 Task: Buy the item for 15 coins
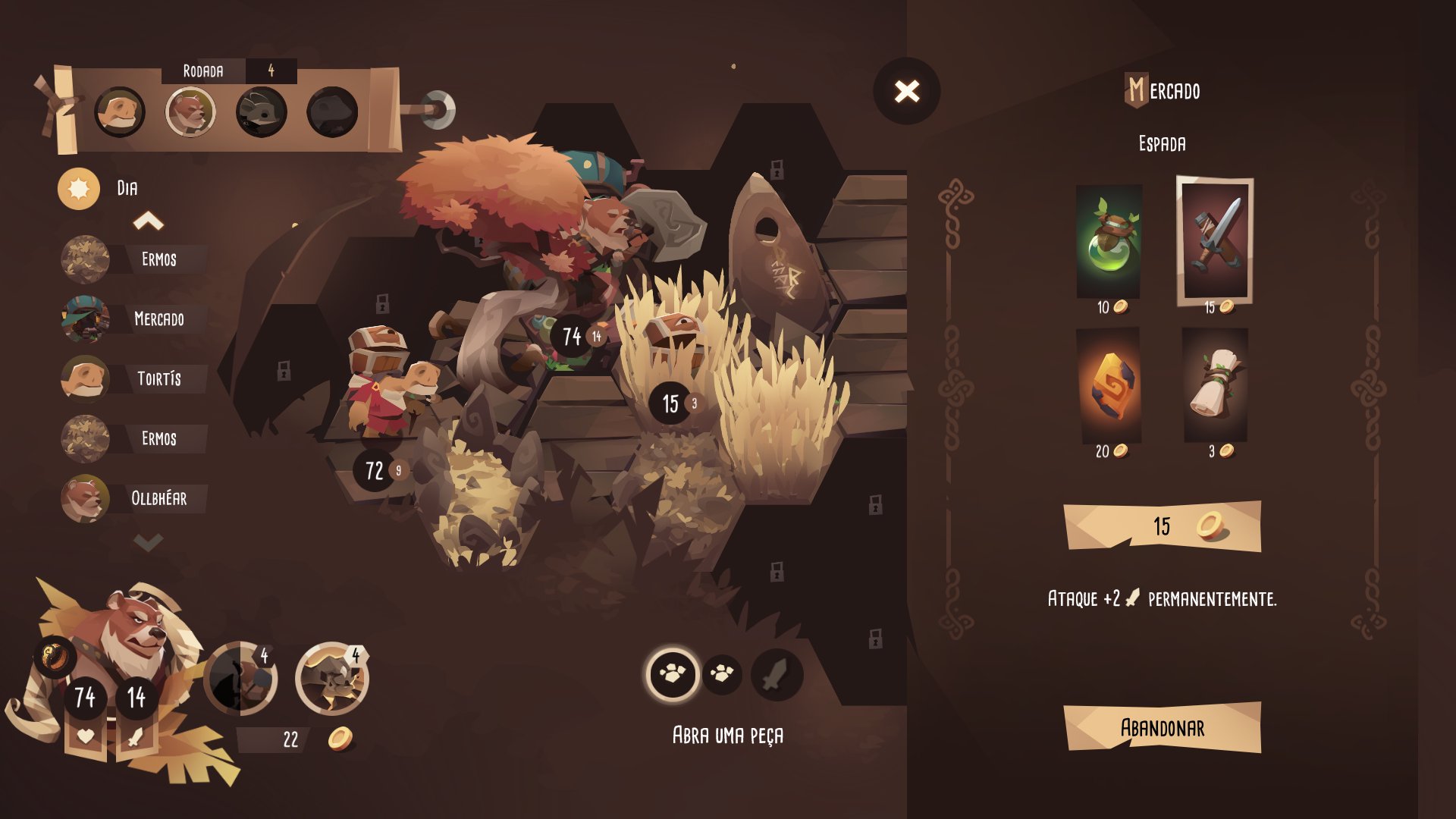[1162, 526]
